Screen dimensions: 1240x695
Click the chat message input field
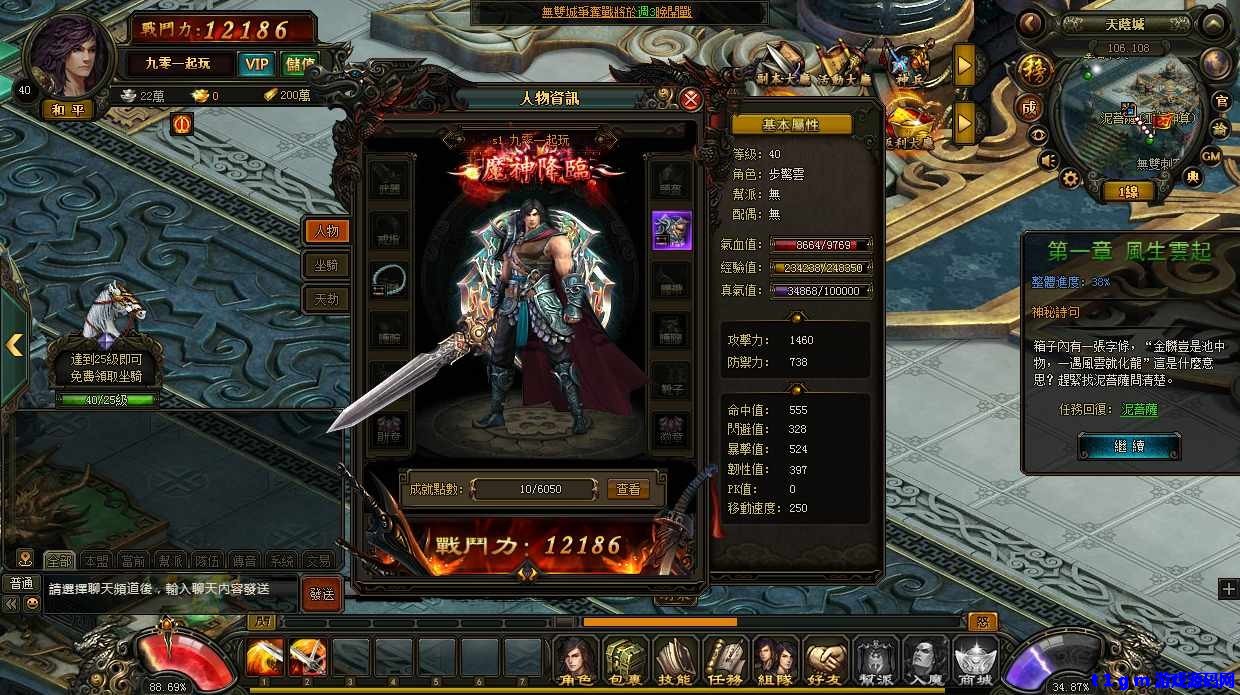tap(170, 589)
